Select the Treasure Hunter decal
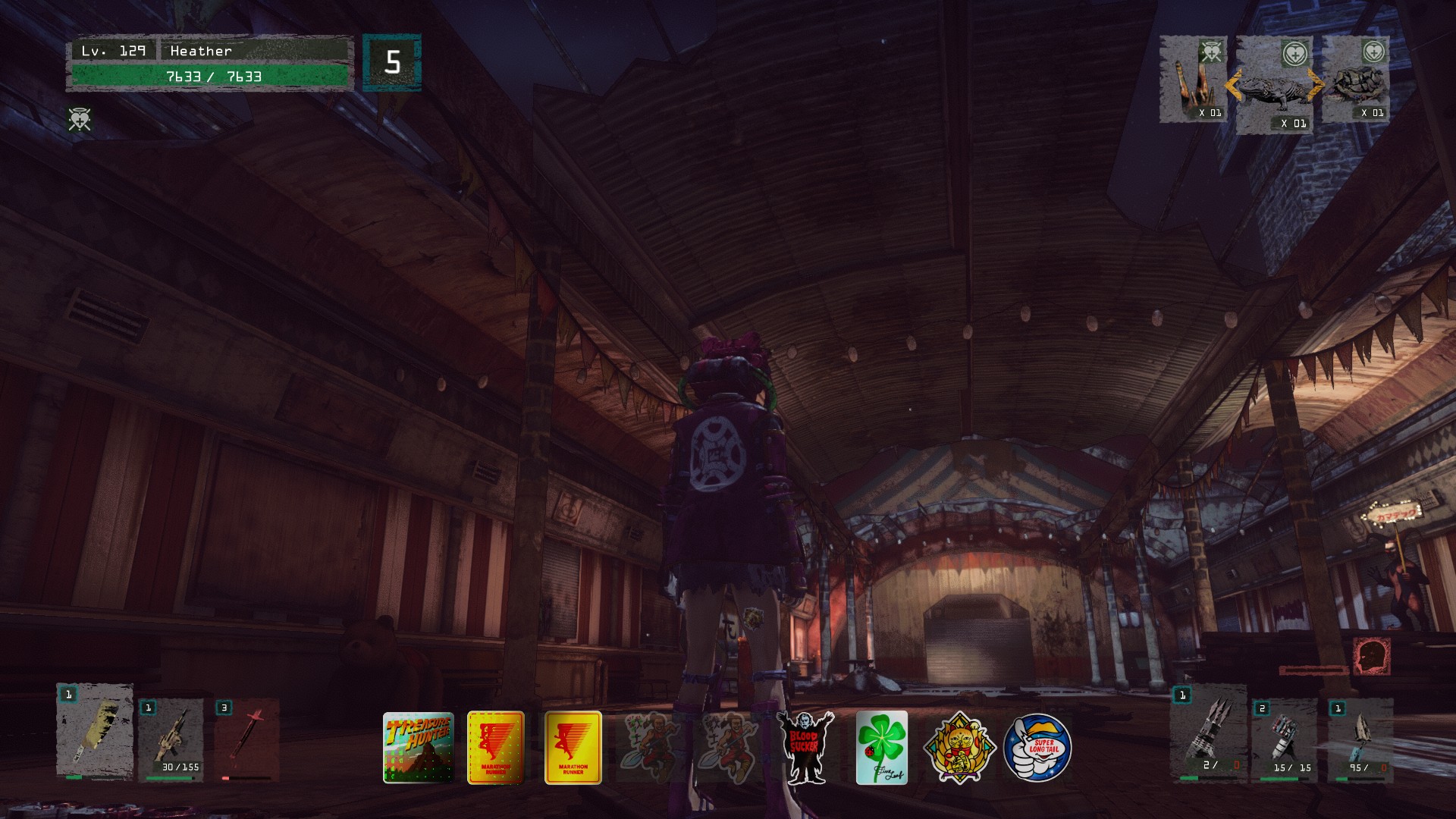This screenshot has width=1456, height=819. (x=418, y=747)
